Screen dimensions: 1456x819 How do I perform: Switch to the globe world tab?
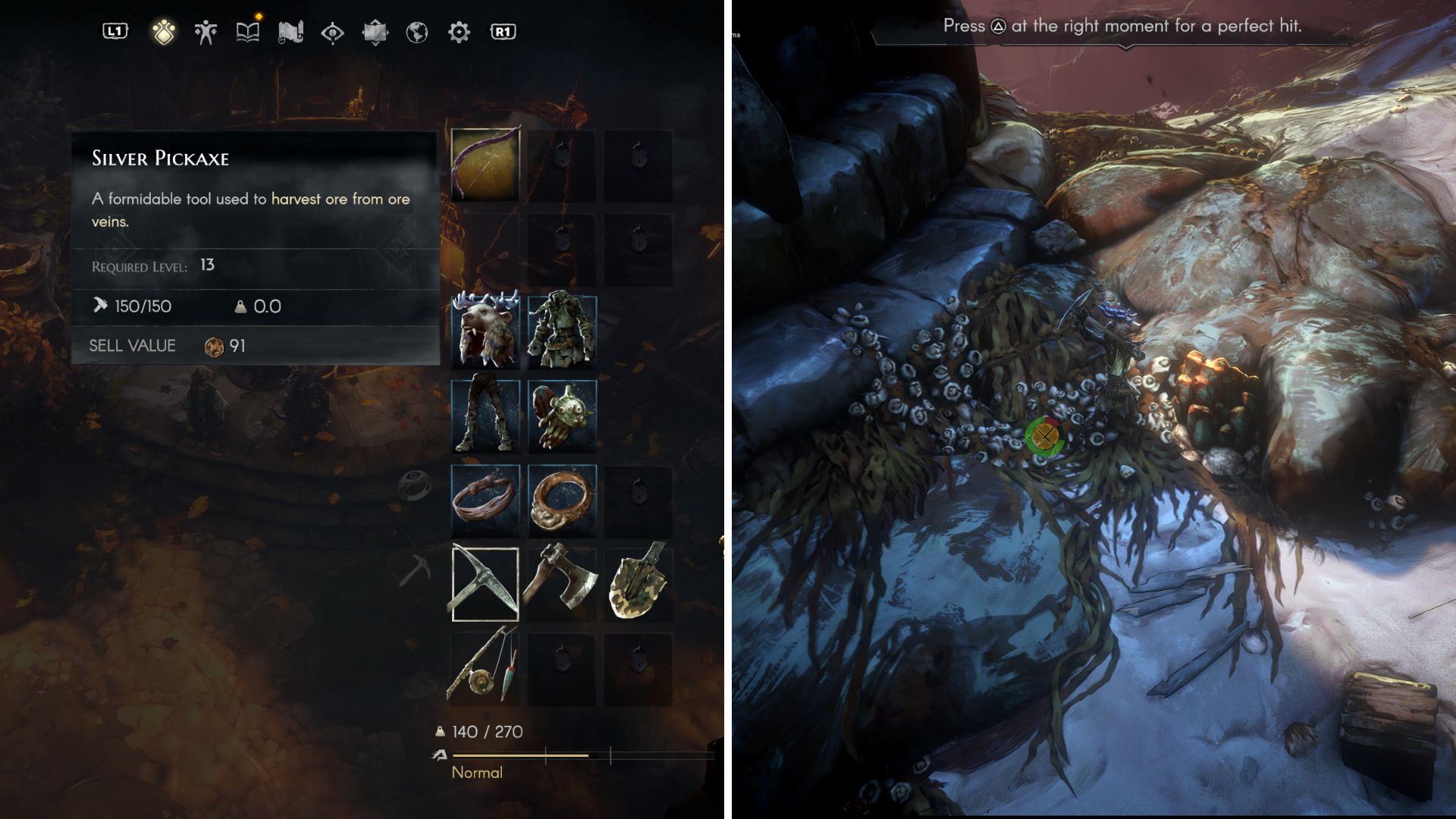[417, 32]
